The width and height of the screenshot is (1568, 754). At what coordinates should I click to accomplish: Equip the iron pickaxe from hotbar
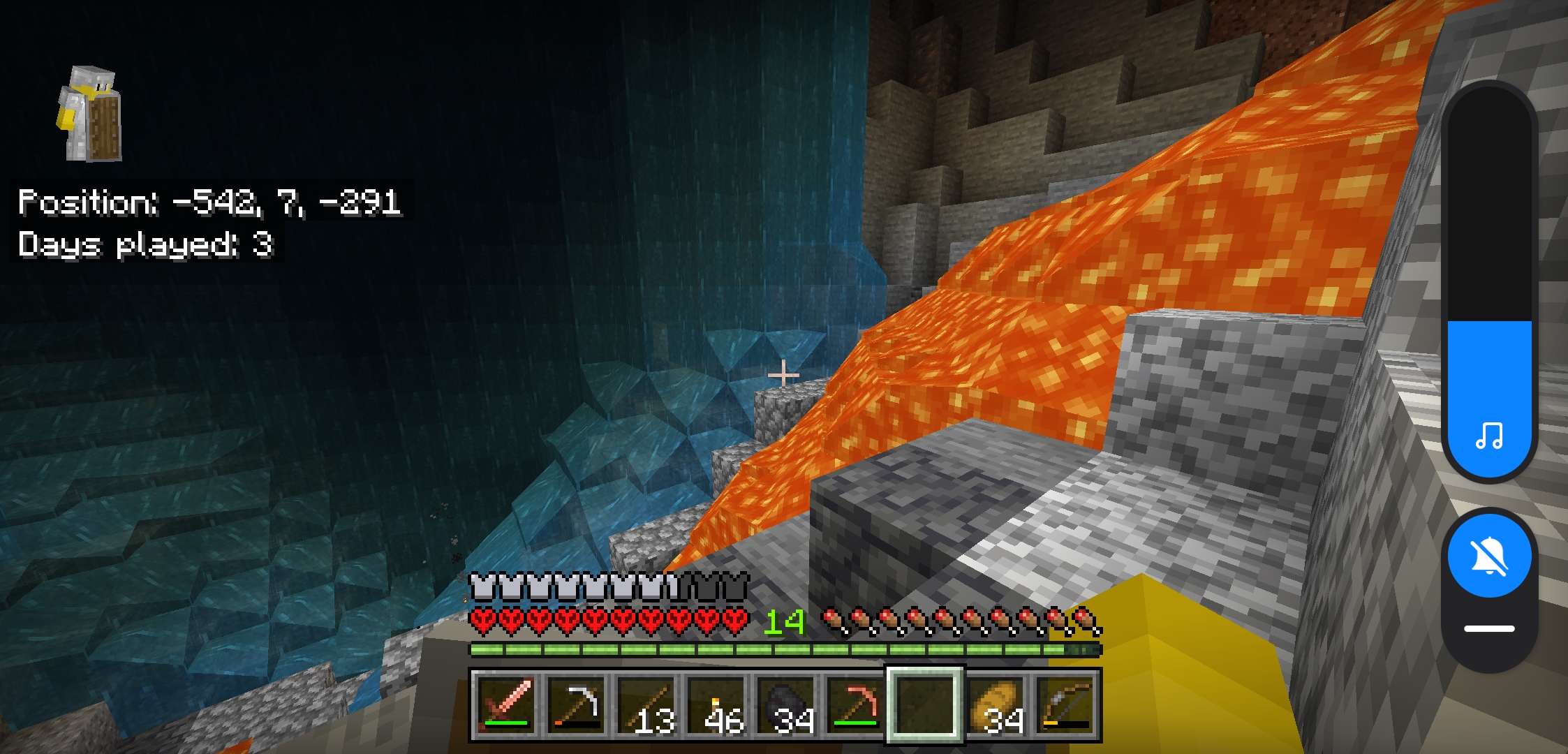click(x=576, y=704)
